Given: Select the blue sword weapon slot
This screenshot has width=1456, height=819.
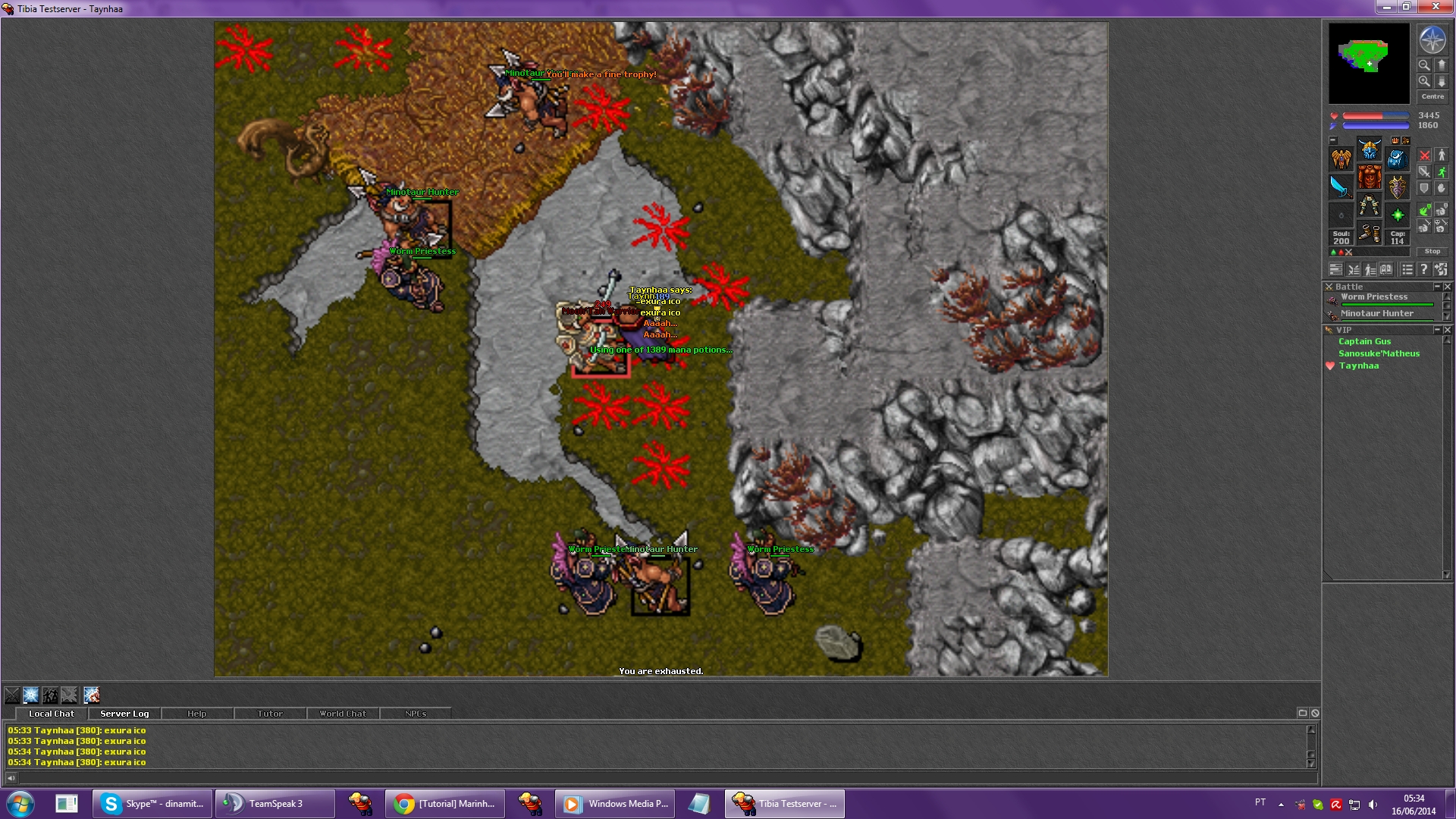Looking at the screenshot, I should pyautogui.click(x=1341, y=187).
